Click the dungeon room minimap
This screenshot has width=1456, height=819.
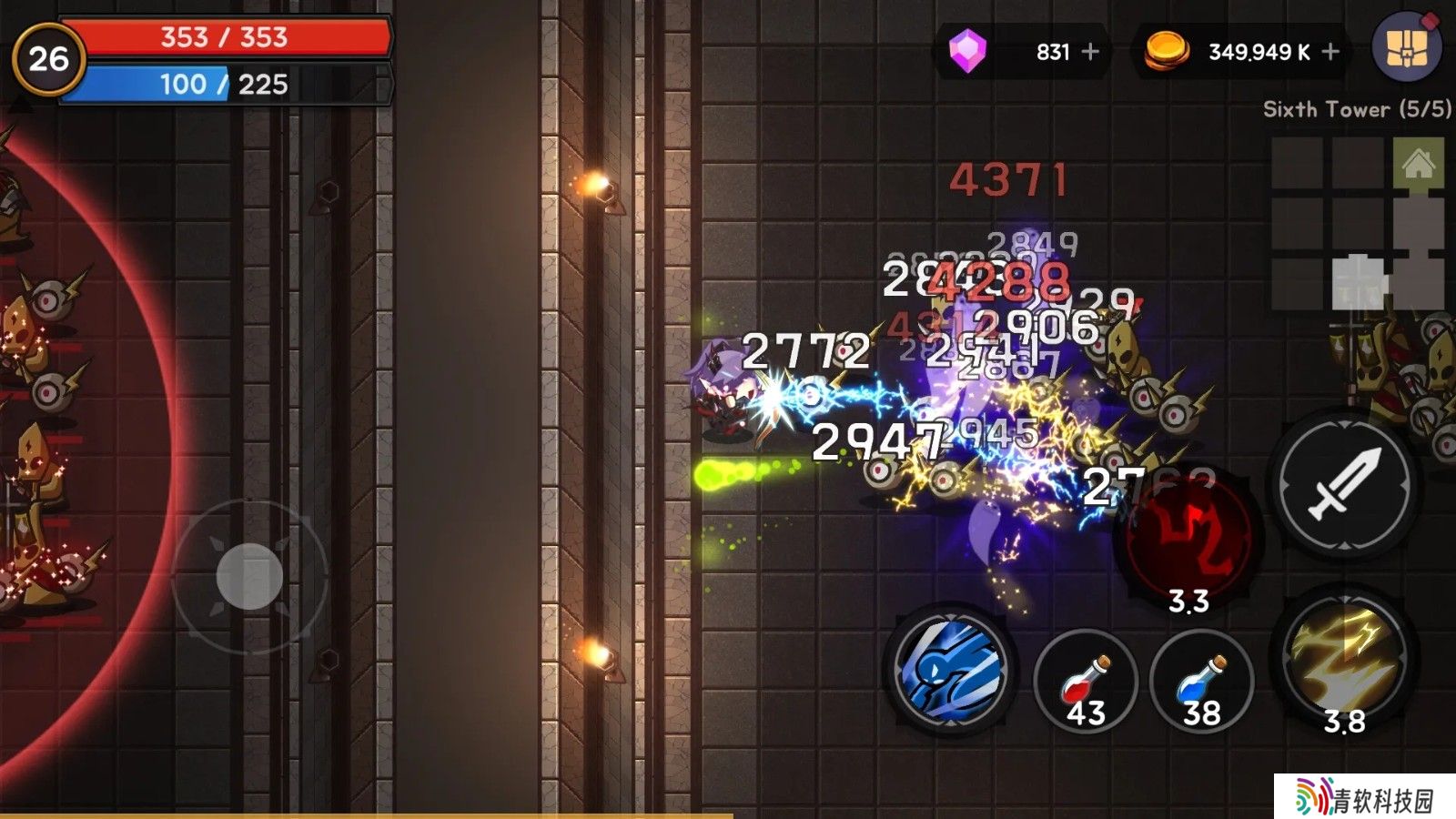(1358, 224)
